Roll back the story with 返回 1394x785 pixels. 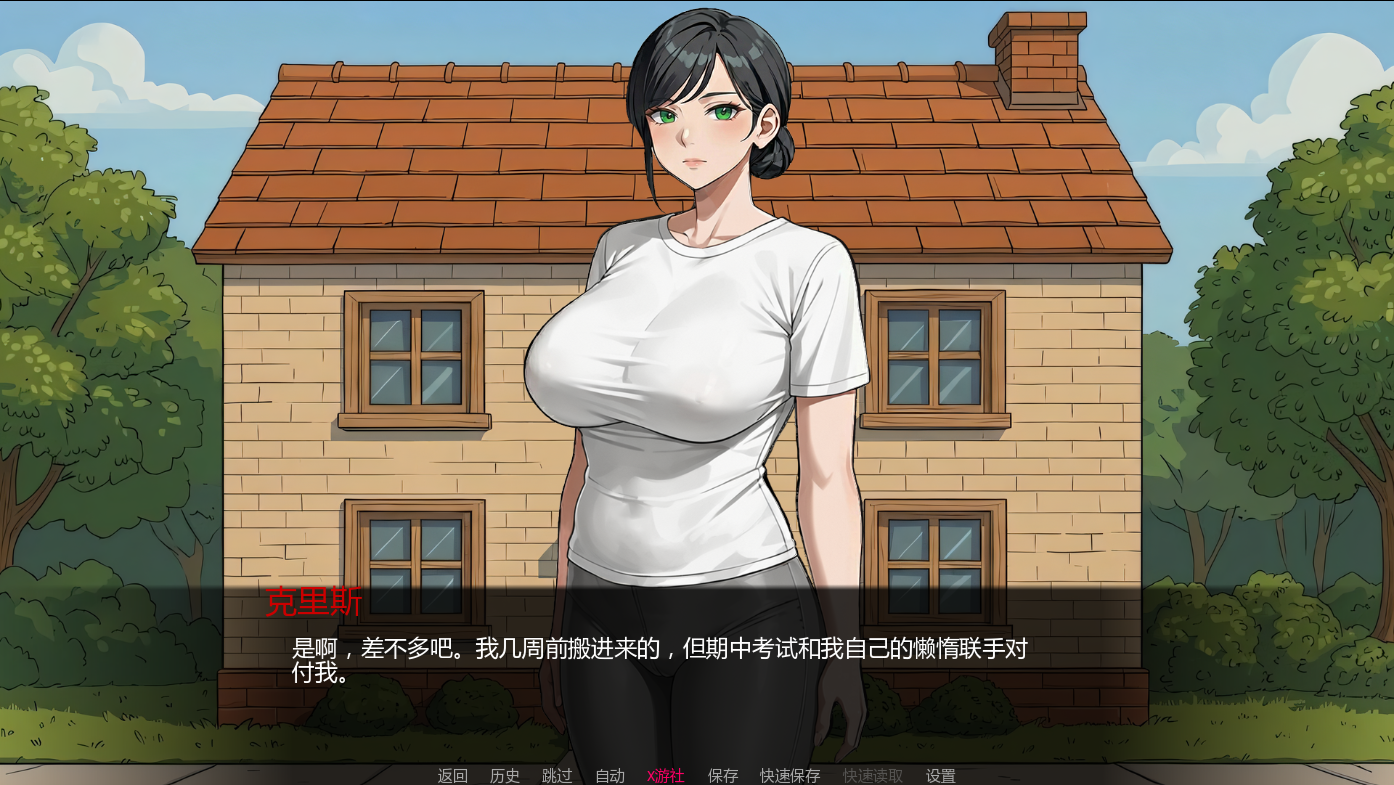452,774
